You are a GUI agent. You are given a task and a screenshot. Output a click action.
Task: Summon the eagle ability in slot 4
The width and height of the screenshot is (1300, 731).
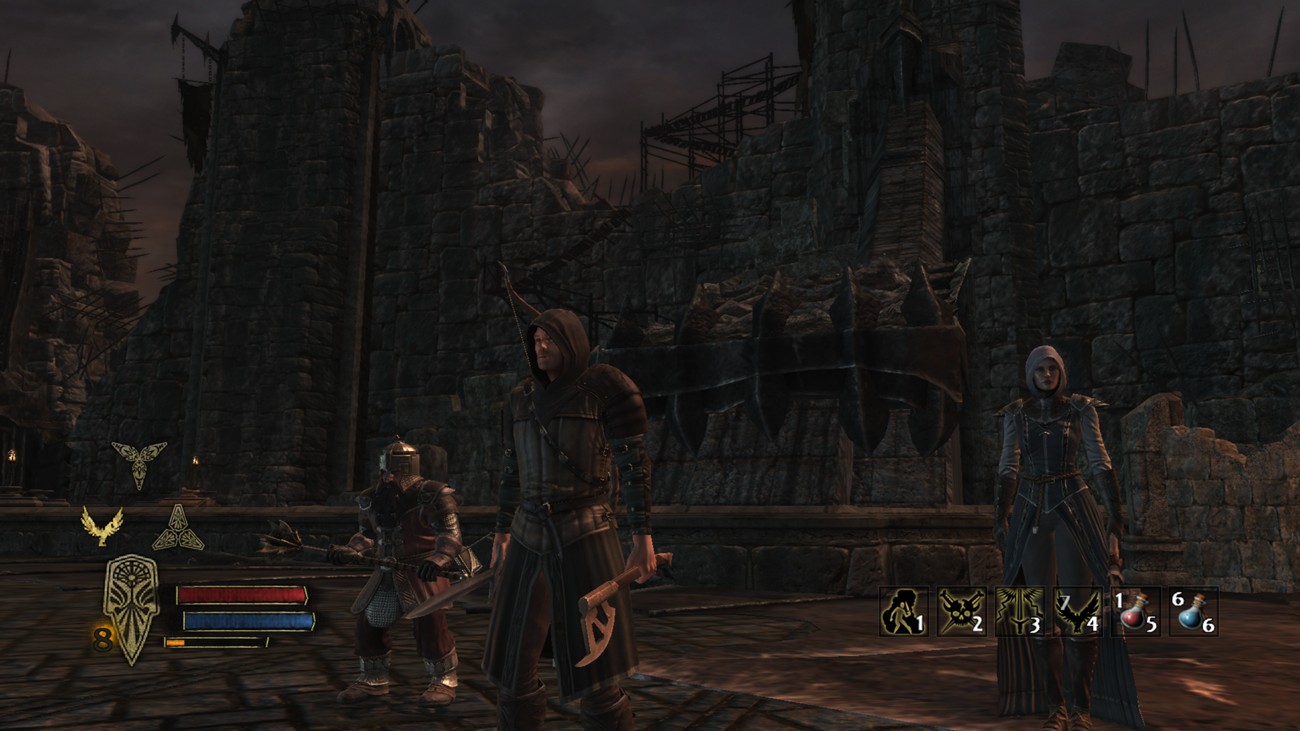(1077, 611)
